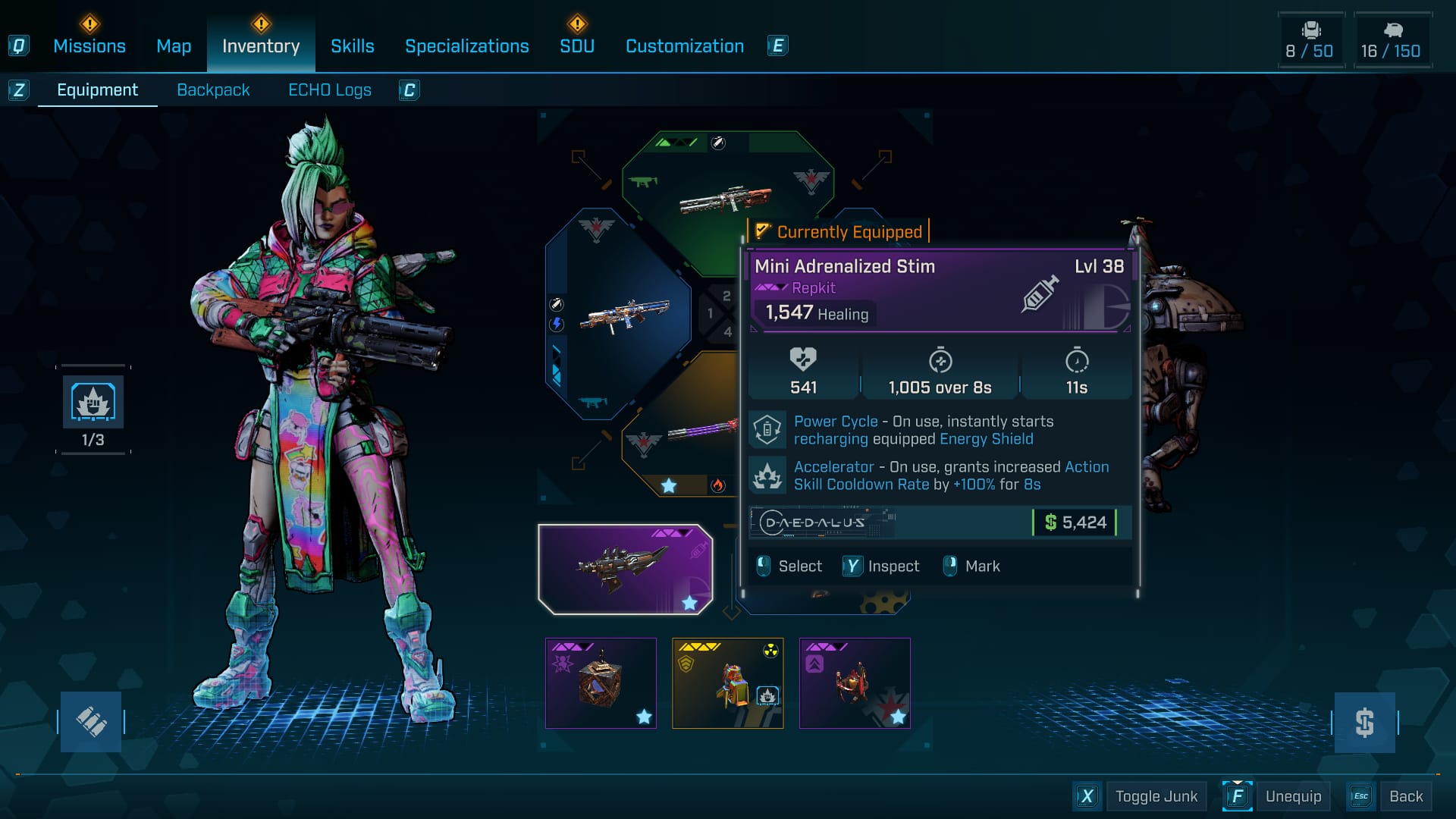1456x819 pixels.
Task: Pick the purple crate-shaped equipment slot
Action: coord(601,682)
